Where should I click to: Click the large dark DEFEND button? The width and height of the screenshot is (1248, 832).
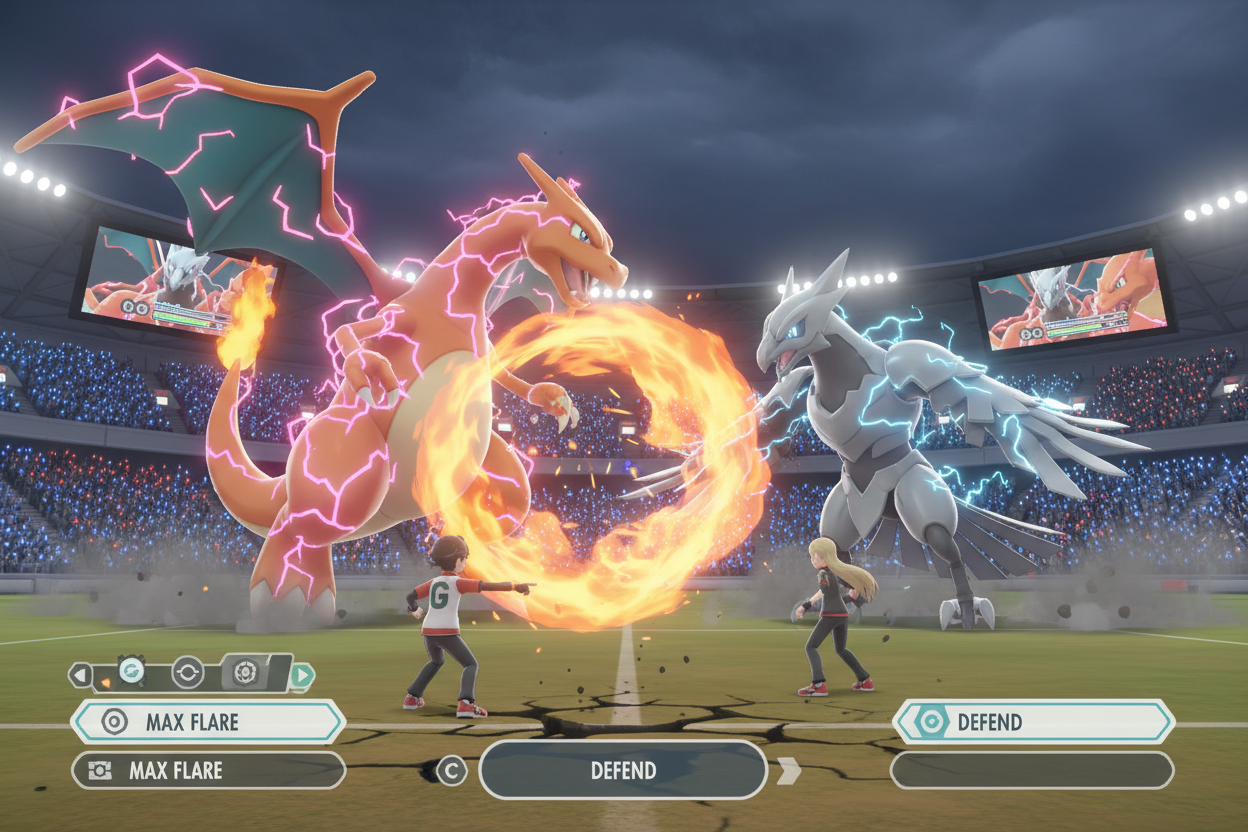623,770
